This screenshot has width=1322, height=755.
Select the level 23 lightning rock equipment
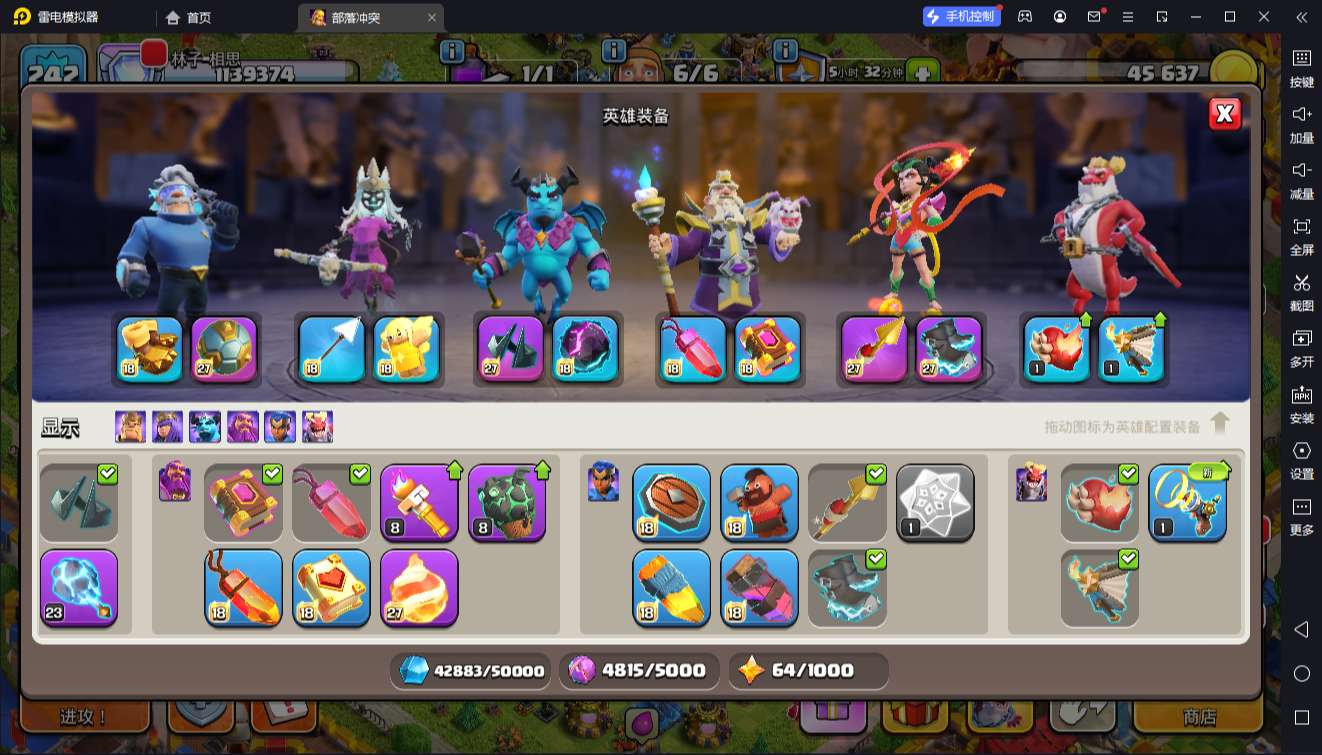79,588
